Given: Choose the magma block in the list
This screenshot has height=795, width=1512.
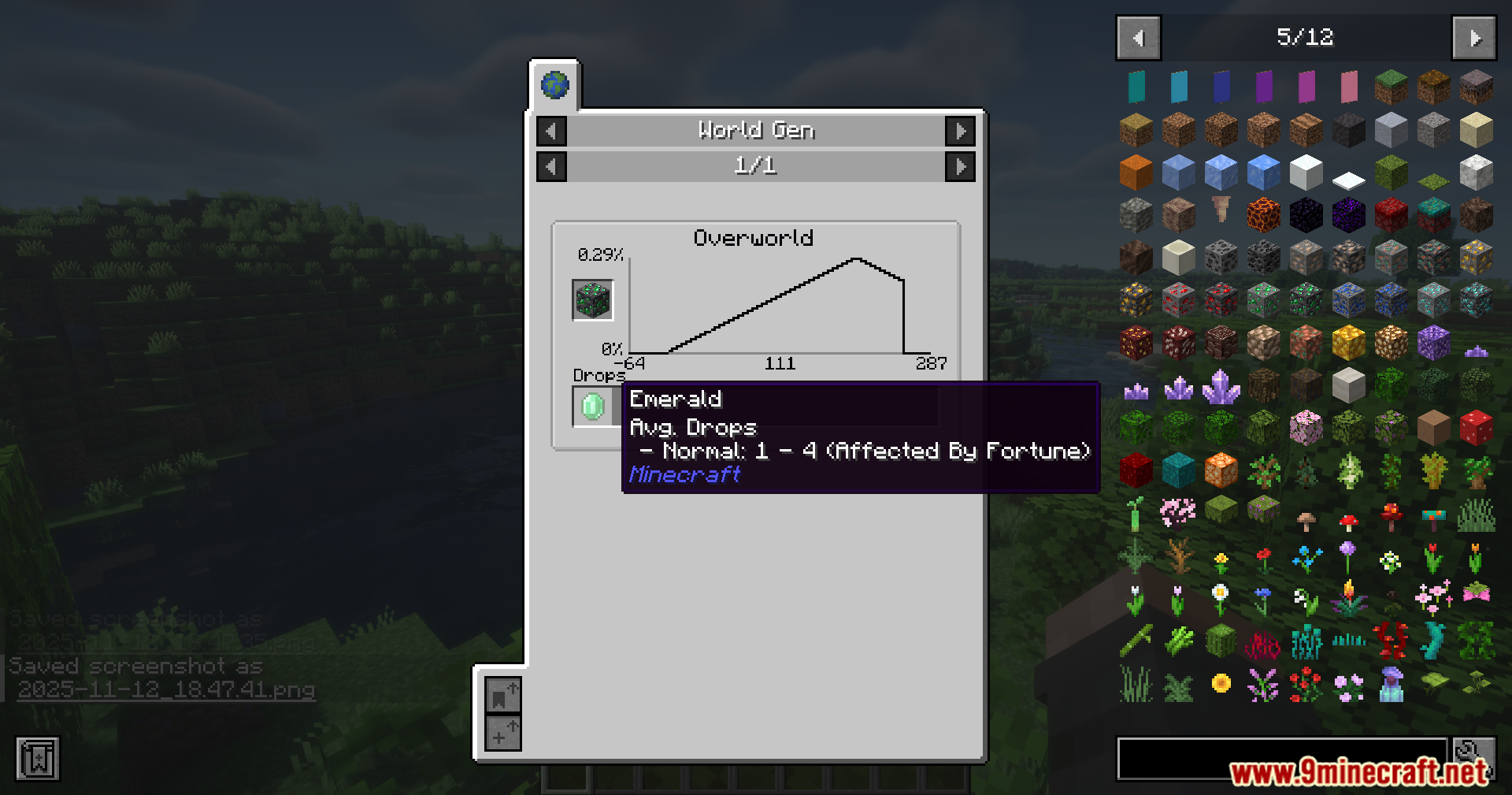Looking at the screenshot, I should click(x=1263, y=214).
